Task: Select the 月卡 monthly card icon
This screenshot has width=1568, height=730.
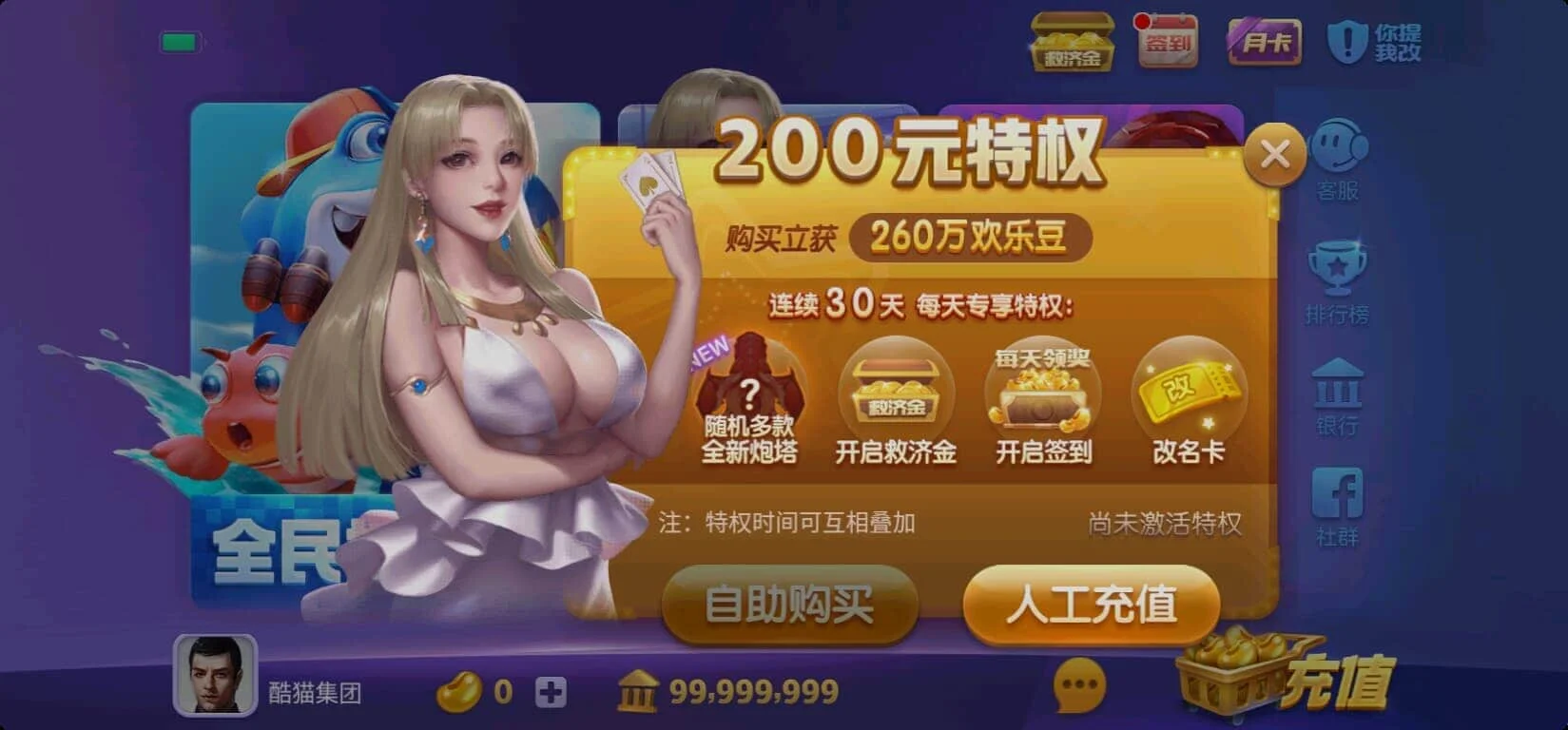Action: pos(1265,43)
